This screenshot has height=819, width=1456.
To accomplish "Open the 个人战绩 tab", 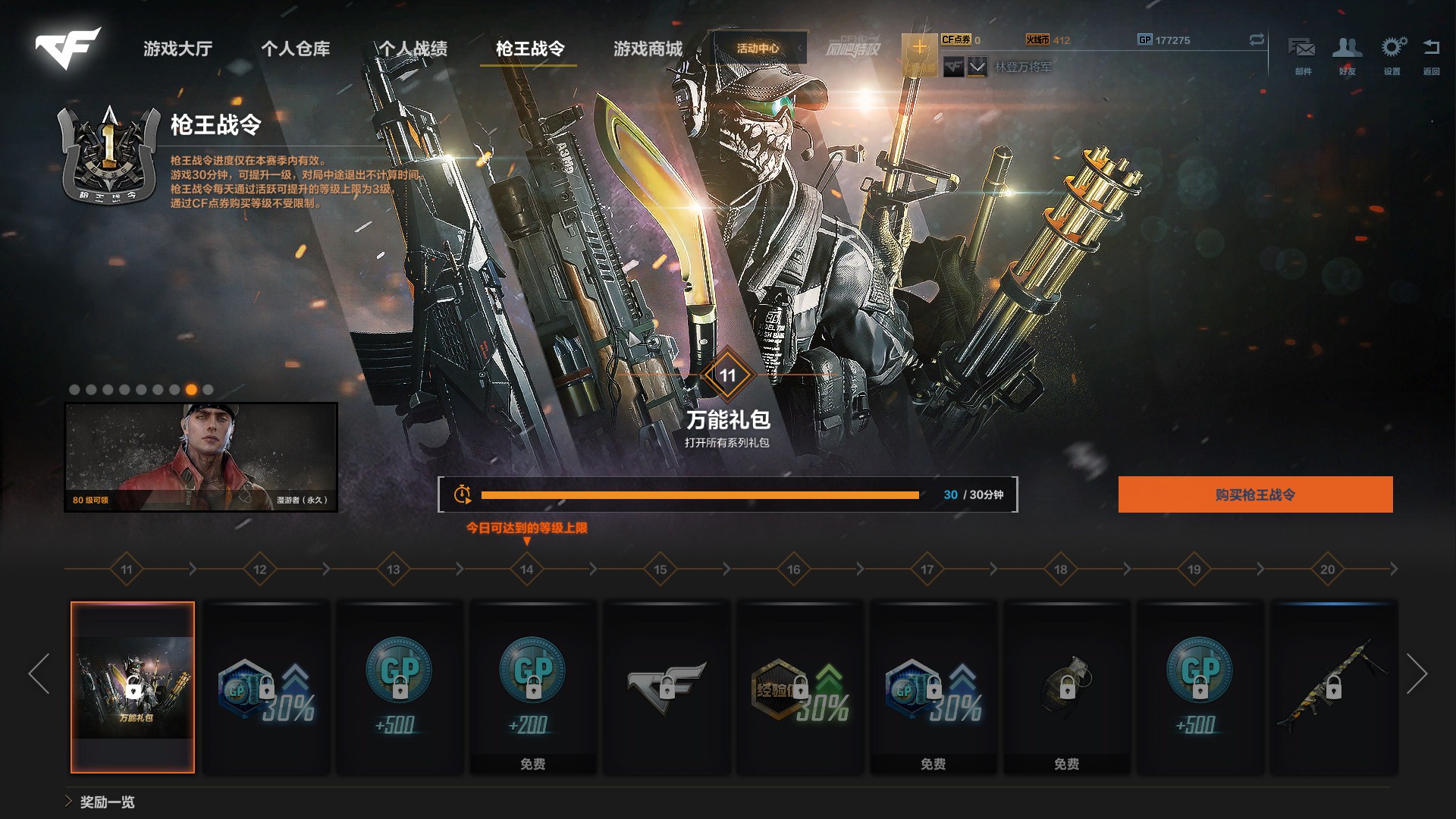I will click(413, 49).
